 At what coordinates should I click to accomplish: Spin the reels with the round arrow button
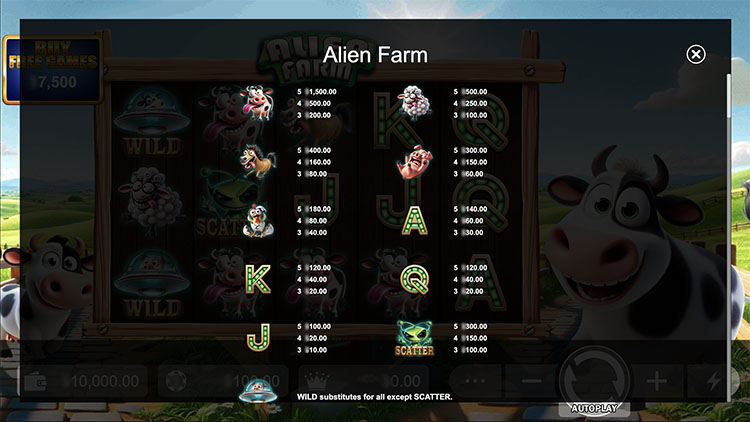click(592, 377)
